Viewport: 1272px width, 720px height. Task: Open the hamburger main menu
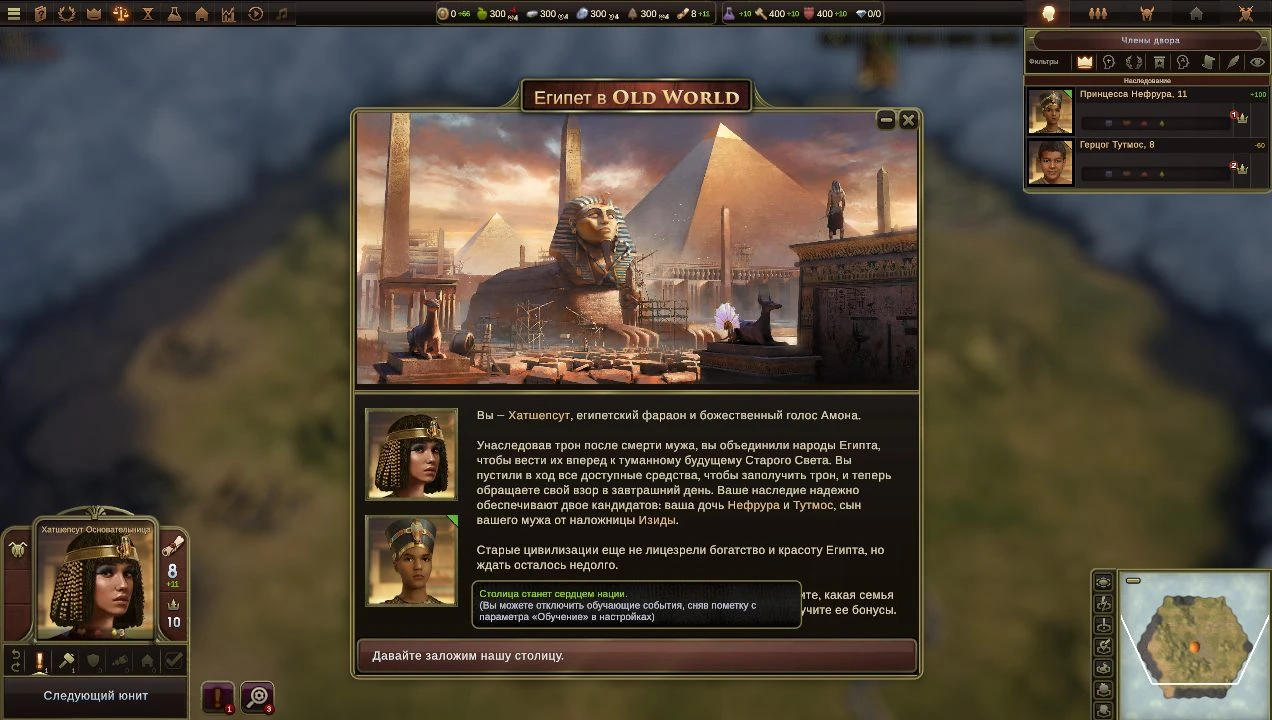point(14,14)
